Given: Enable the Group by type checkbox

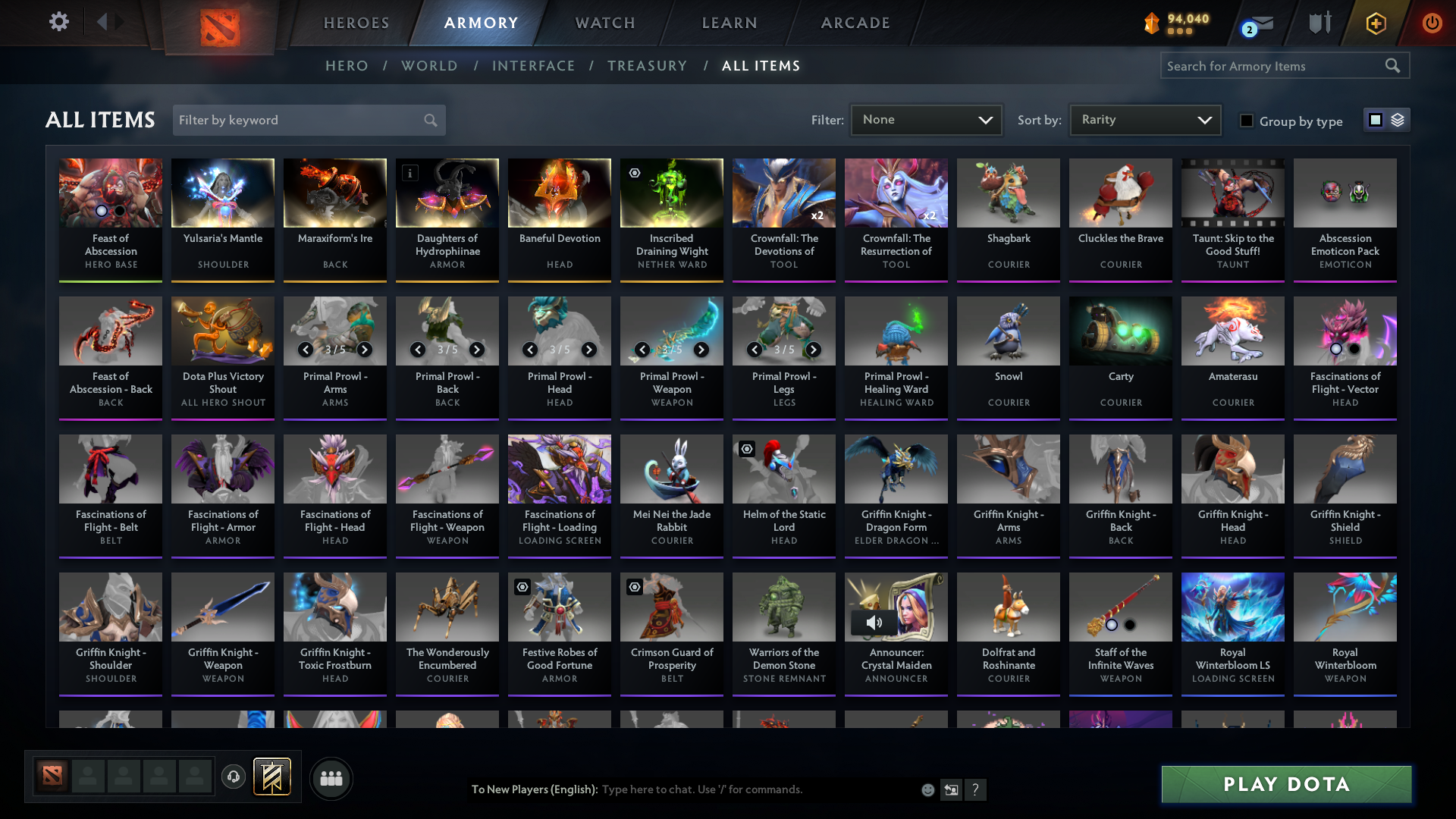Looking at the screenshot, I should (1246, 121).
